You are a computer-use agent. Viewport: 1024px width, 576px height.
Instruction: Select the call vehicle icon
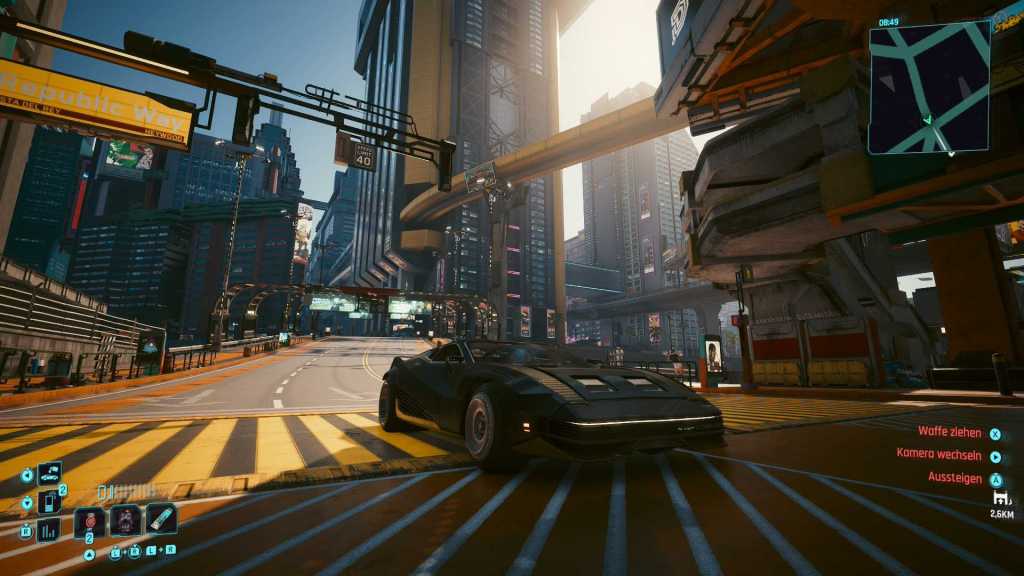(49, 474)
